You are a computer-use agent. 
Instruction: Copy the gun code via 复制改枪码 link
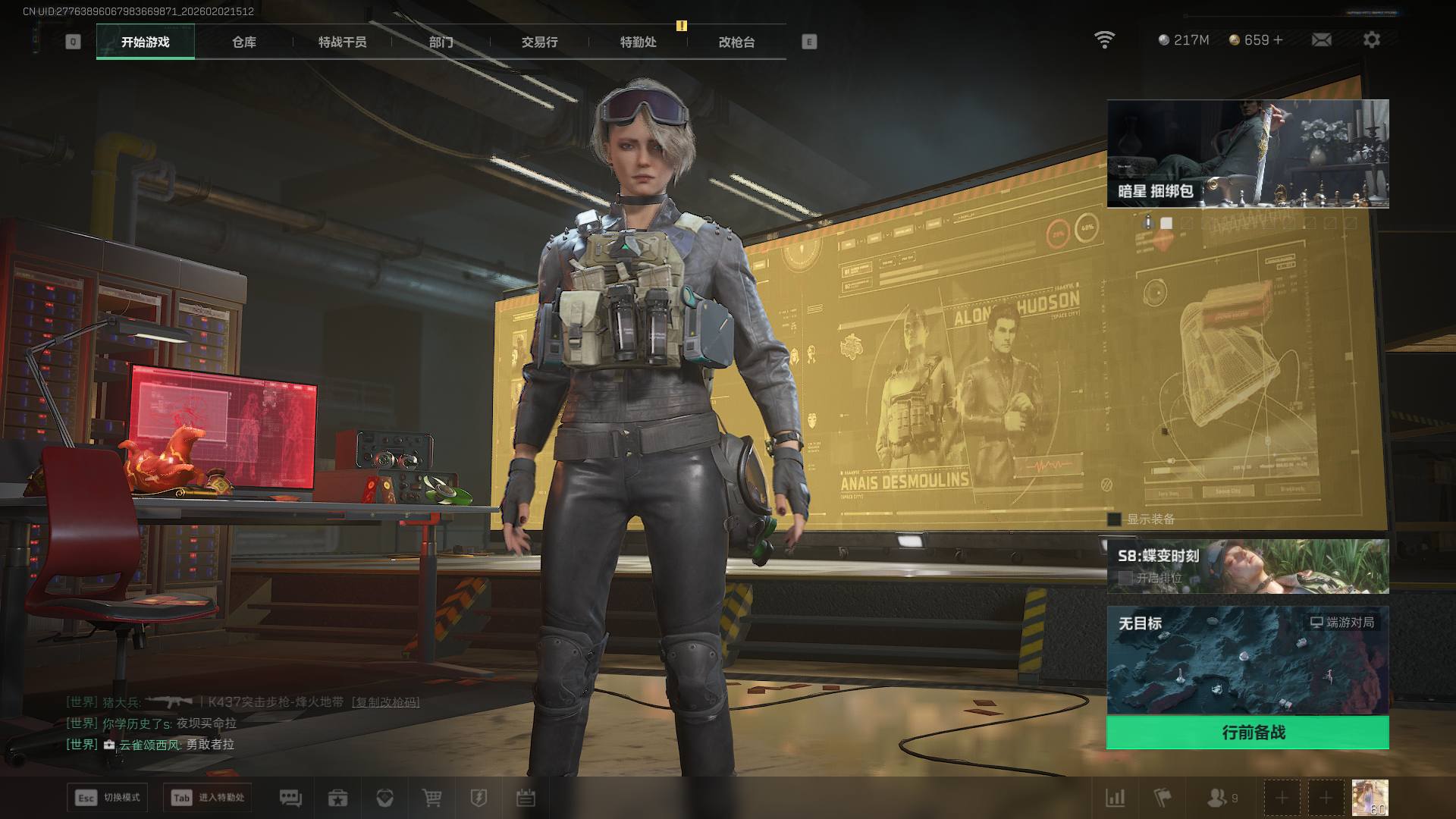(386, 702)
